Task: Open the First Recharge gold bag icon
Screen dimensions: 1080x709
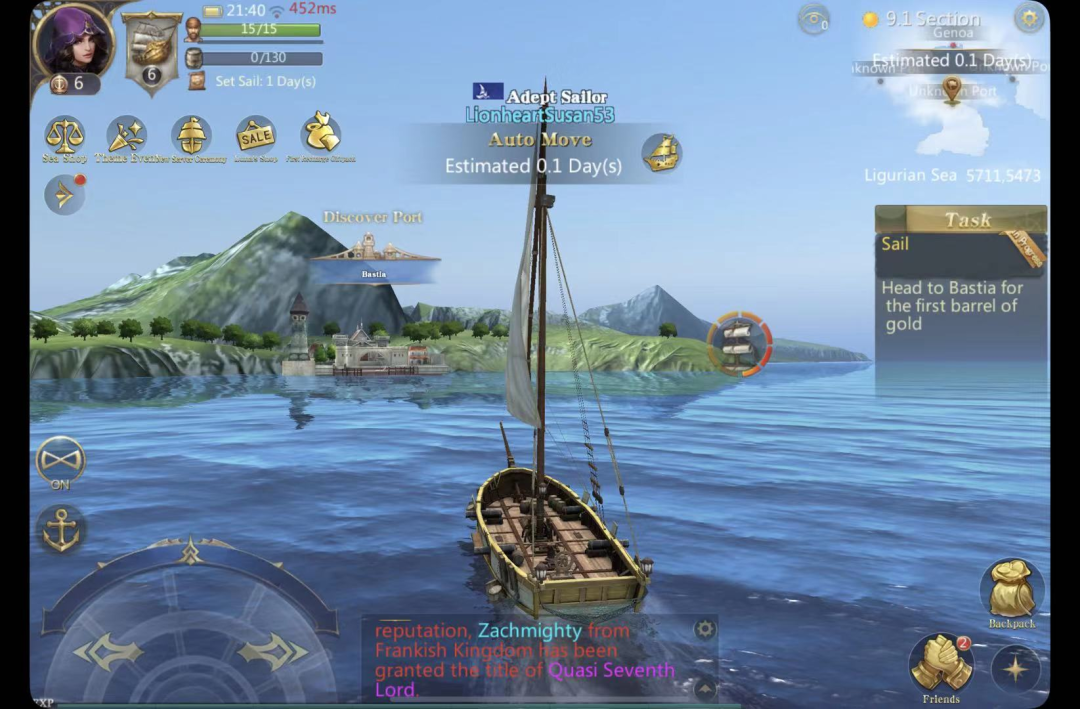Action: 321,133
